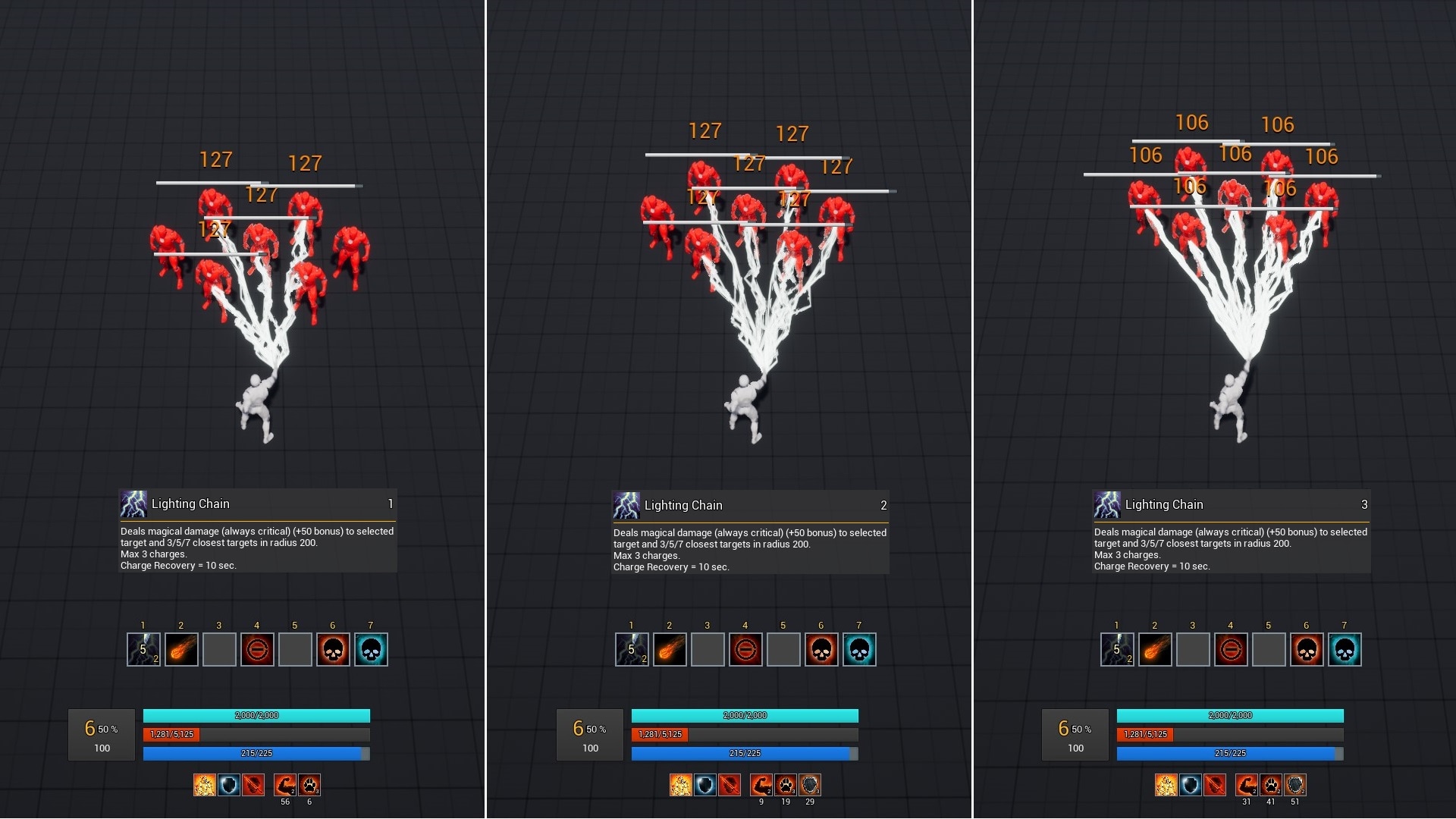Click the spiked shield buff showing 29 seconds
1456x819 pixels.
point(809,785)
